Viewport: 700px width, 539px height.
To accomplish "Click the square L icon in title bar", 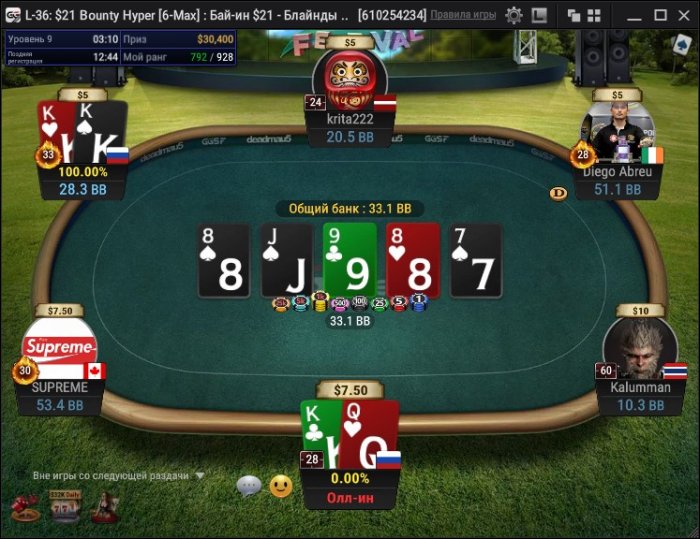I will click(x=539, y=15).
